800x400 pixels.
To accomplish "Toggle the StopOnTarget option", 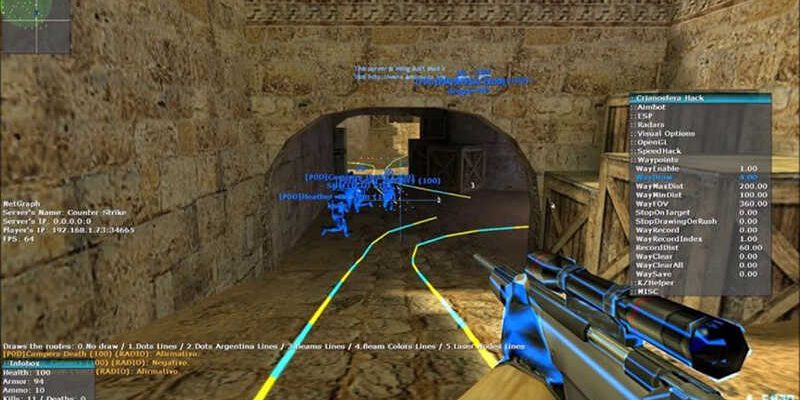I will tap(663, 213).
